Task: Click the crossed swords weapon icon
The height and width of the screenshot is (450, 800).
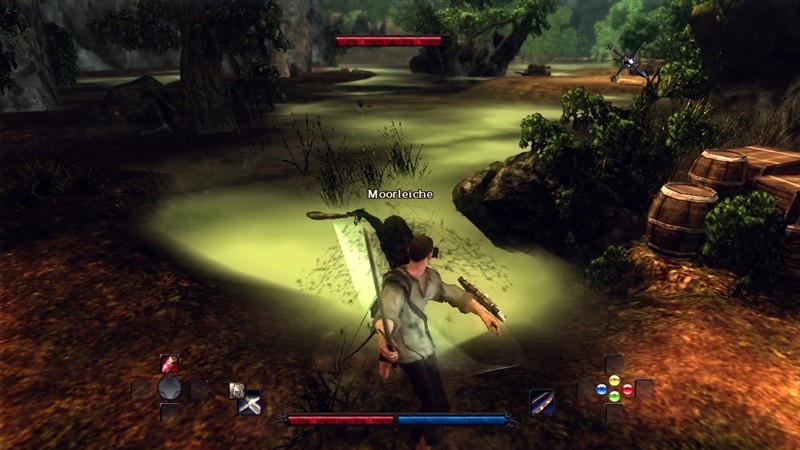Action: [250, 404]
